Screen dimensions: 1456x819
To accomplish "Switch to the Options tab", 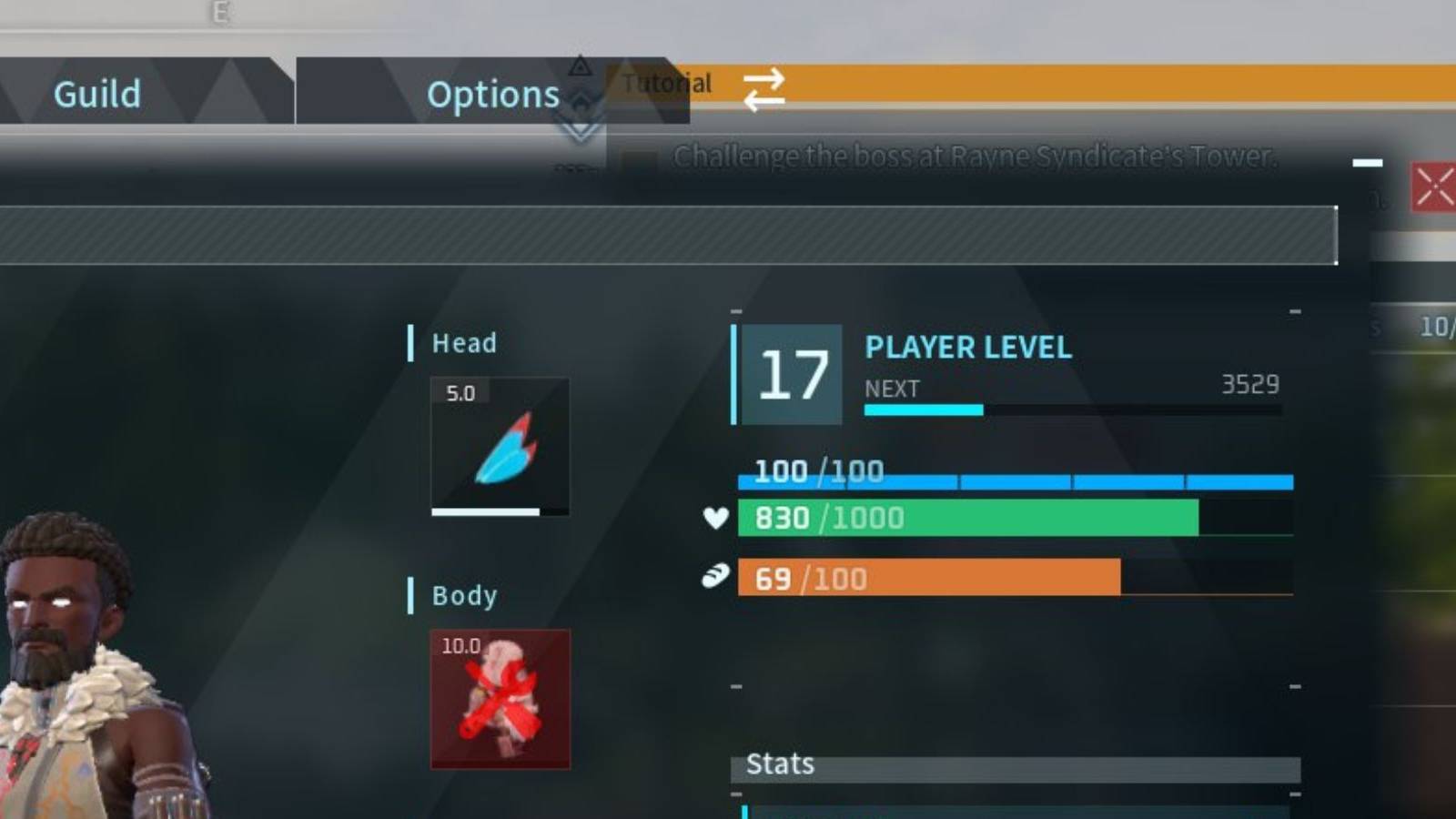I will 492,93.
